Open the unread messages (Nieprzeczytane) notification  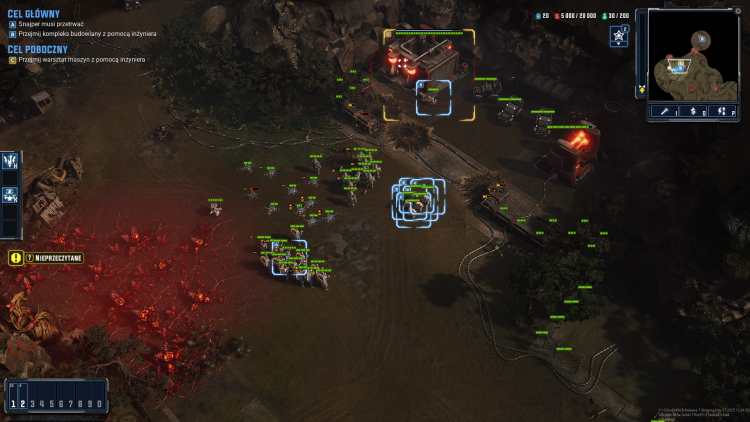pyautogui.click(x=46, y=258)
